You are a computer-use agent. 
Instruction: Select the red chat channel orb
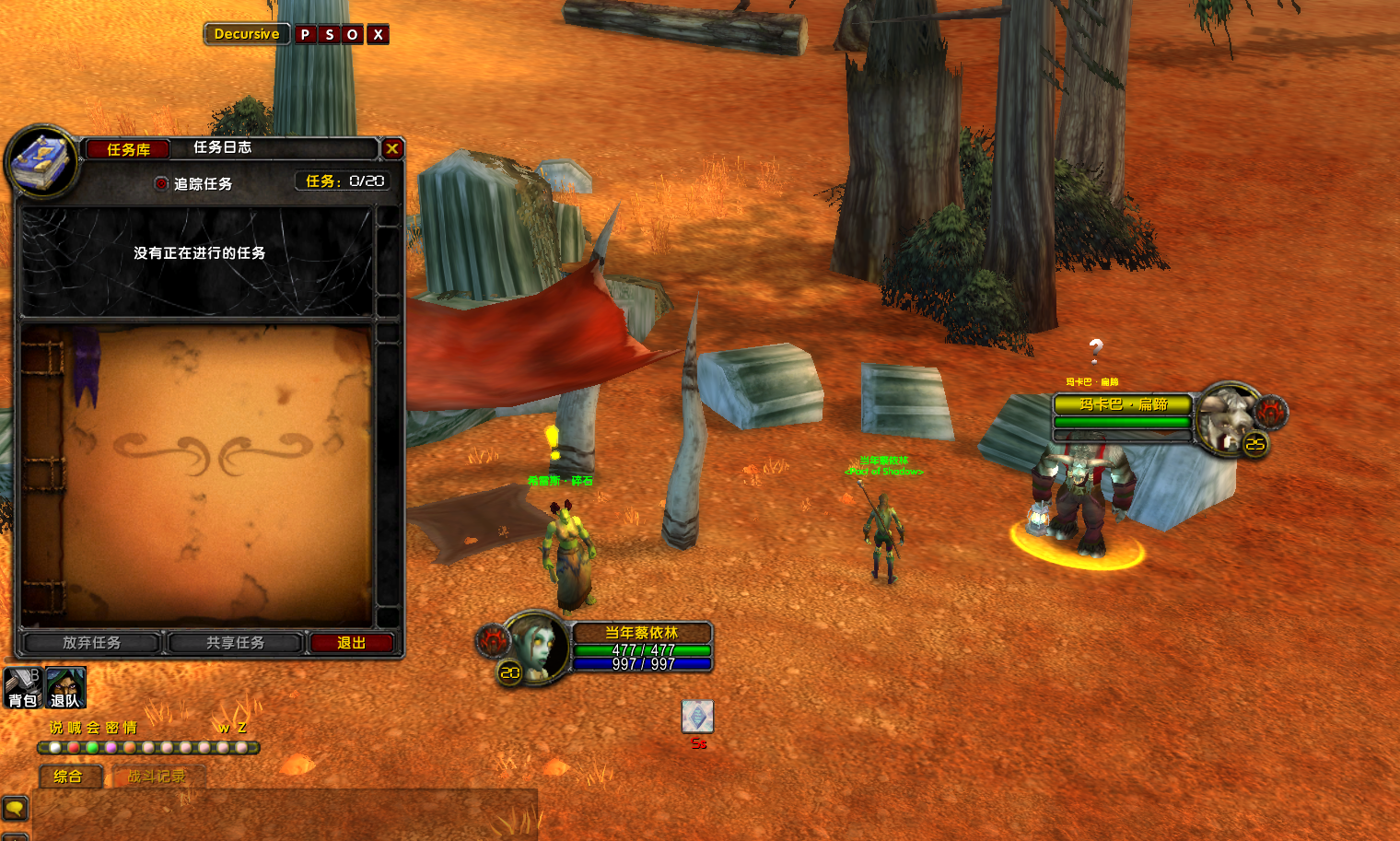(74, 747)
